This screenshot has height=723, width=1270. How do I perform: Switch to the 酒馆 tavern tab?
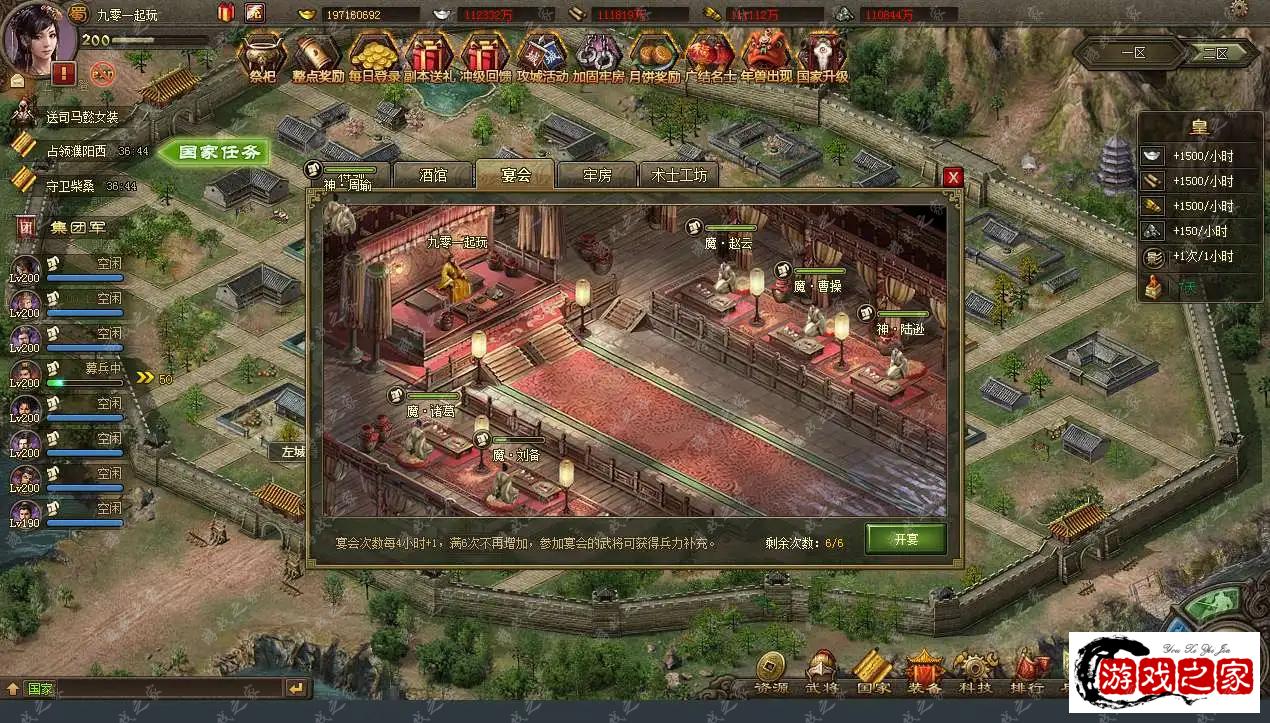tap(433, 175)
